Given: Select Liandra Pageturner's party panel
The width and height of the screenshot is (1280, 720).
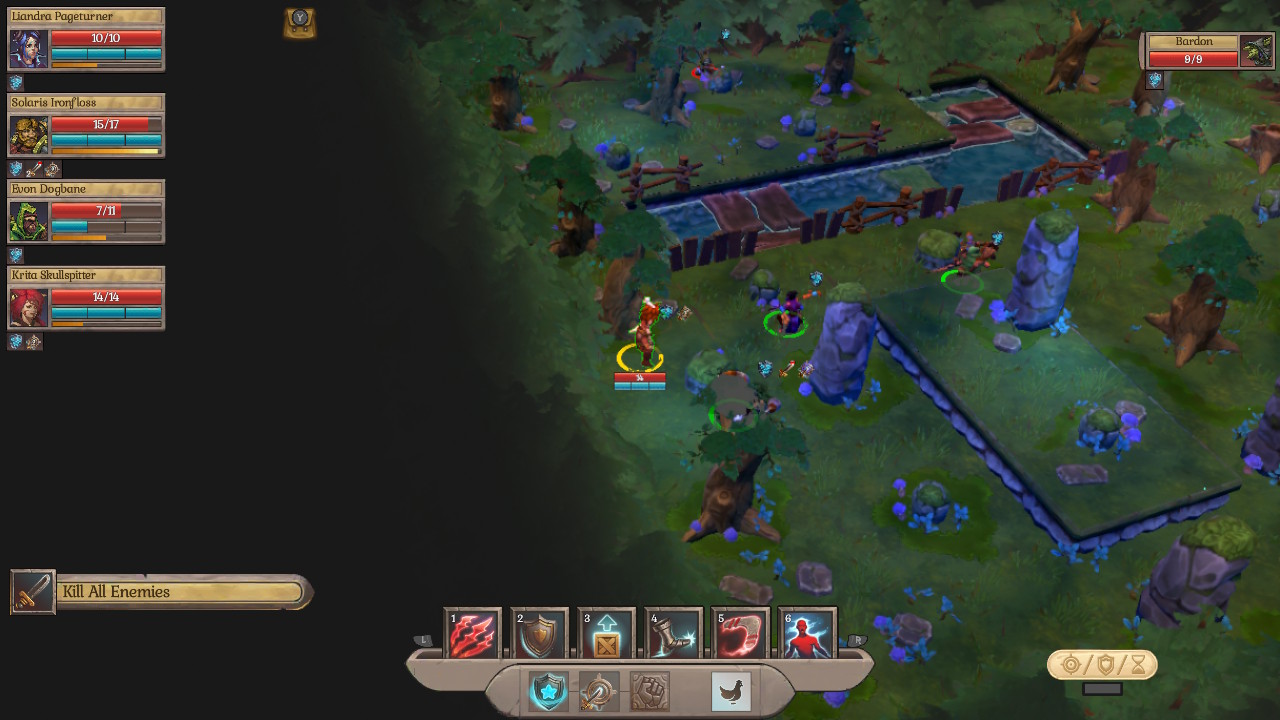Looking at the screenshot, I should click(86, 40).
